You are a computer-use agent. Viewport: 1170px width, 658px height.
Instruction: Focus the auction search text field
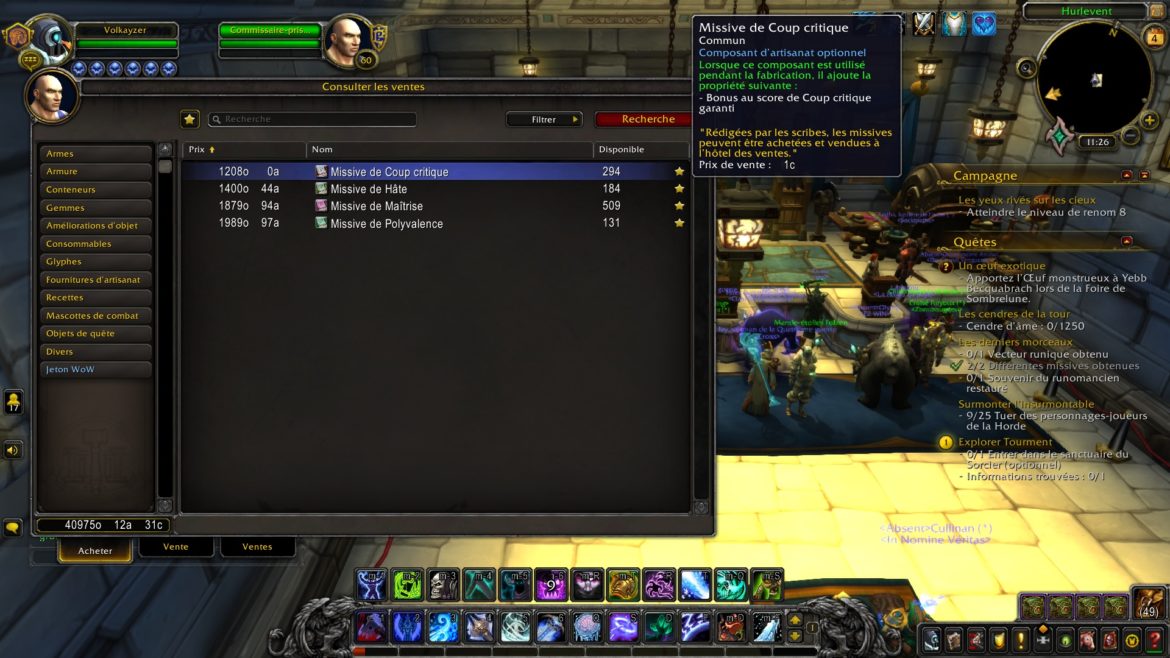point(315,119)
